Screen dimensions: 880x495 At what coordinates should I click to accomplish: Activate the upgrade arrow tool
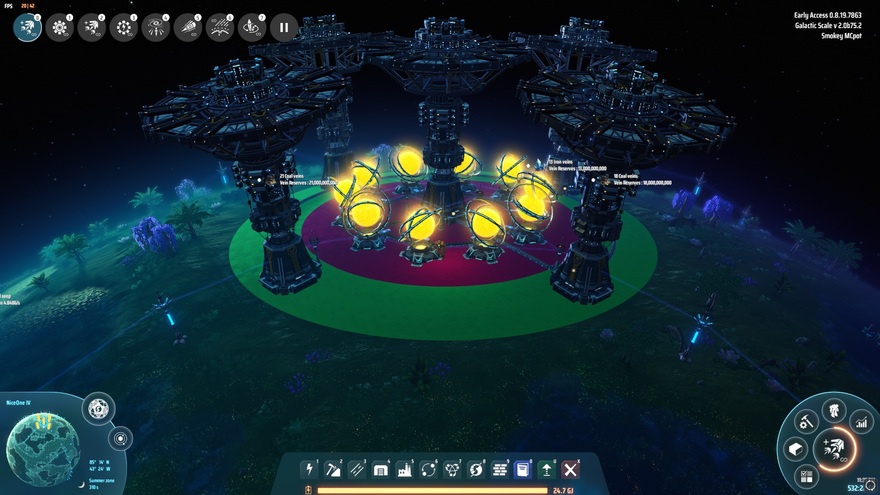click(546, 468)
